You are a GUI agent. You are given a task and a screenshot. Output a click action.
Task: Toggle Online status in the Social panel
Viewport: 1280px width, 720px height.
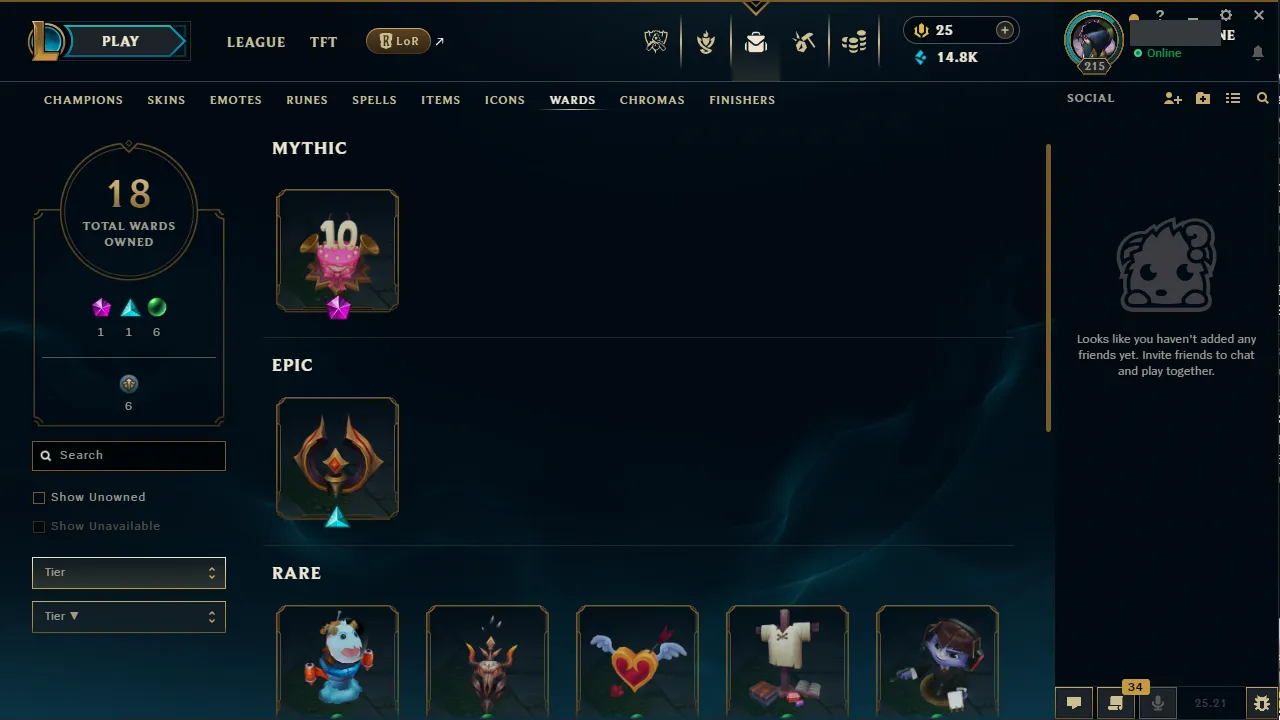click(x=1163, y=53)
